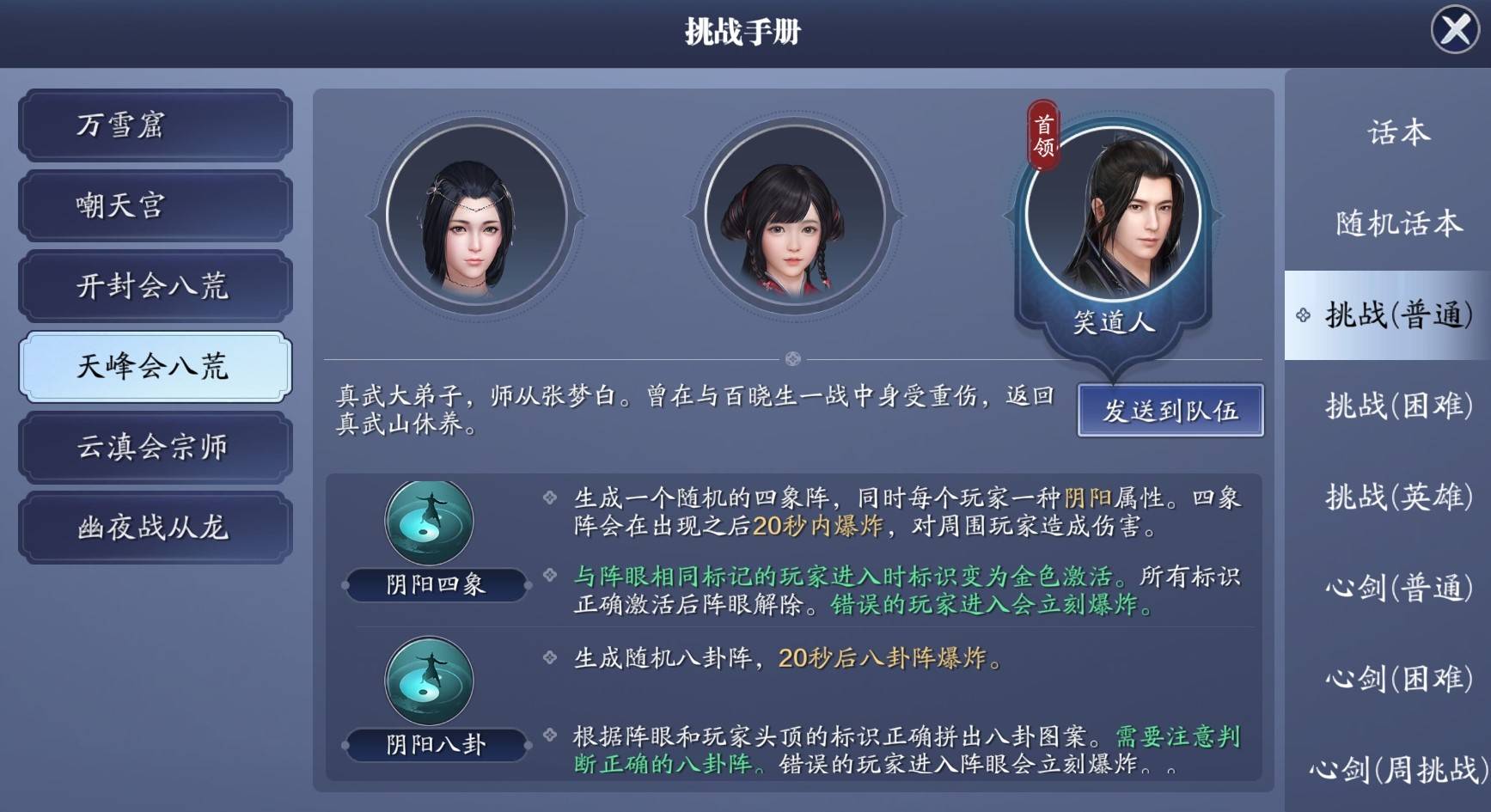This screenshot has height=812, width=1491.
Task: Choose the 嘲天宫 sidebar entry
Action: coord(155,206)
